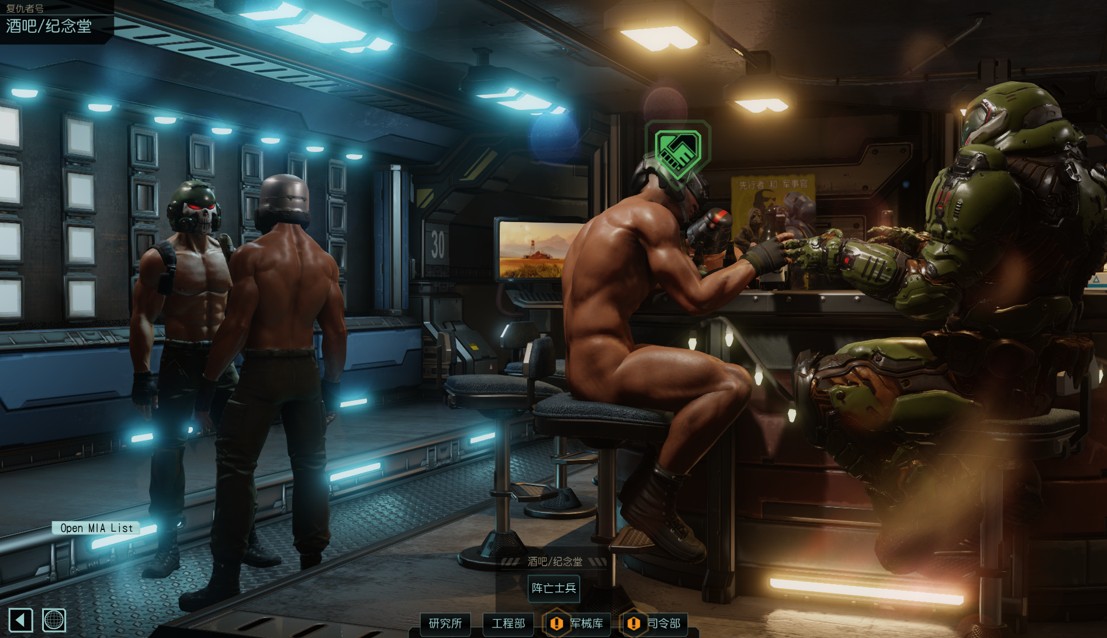
Task: Open the globe Geoscape view
Action: point(54,620)
